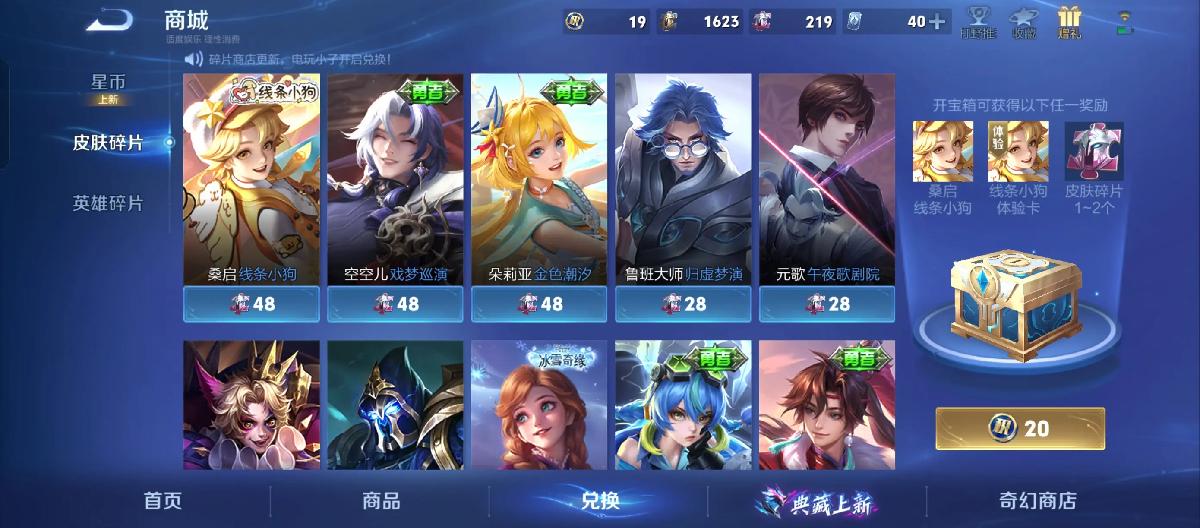Open the treasure chest for 20 coins

[1020, 428]
